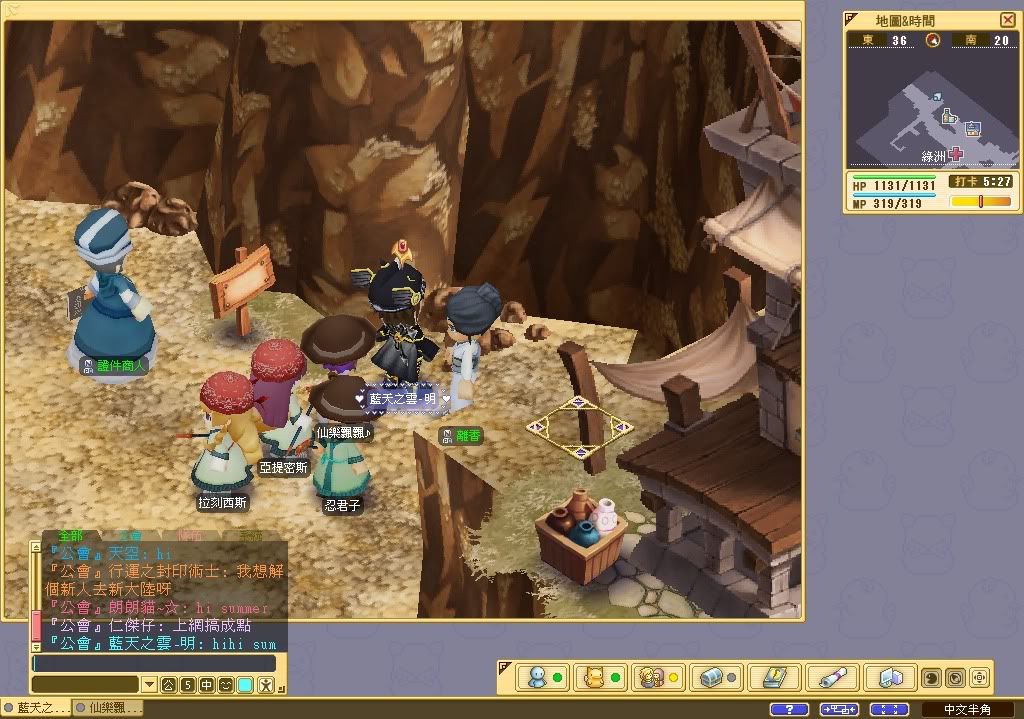Open the treasure chest inventory
Viewport: 1024px width, 719px height.
(711, 677)
